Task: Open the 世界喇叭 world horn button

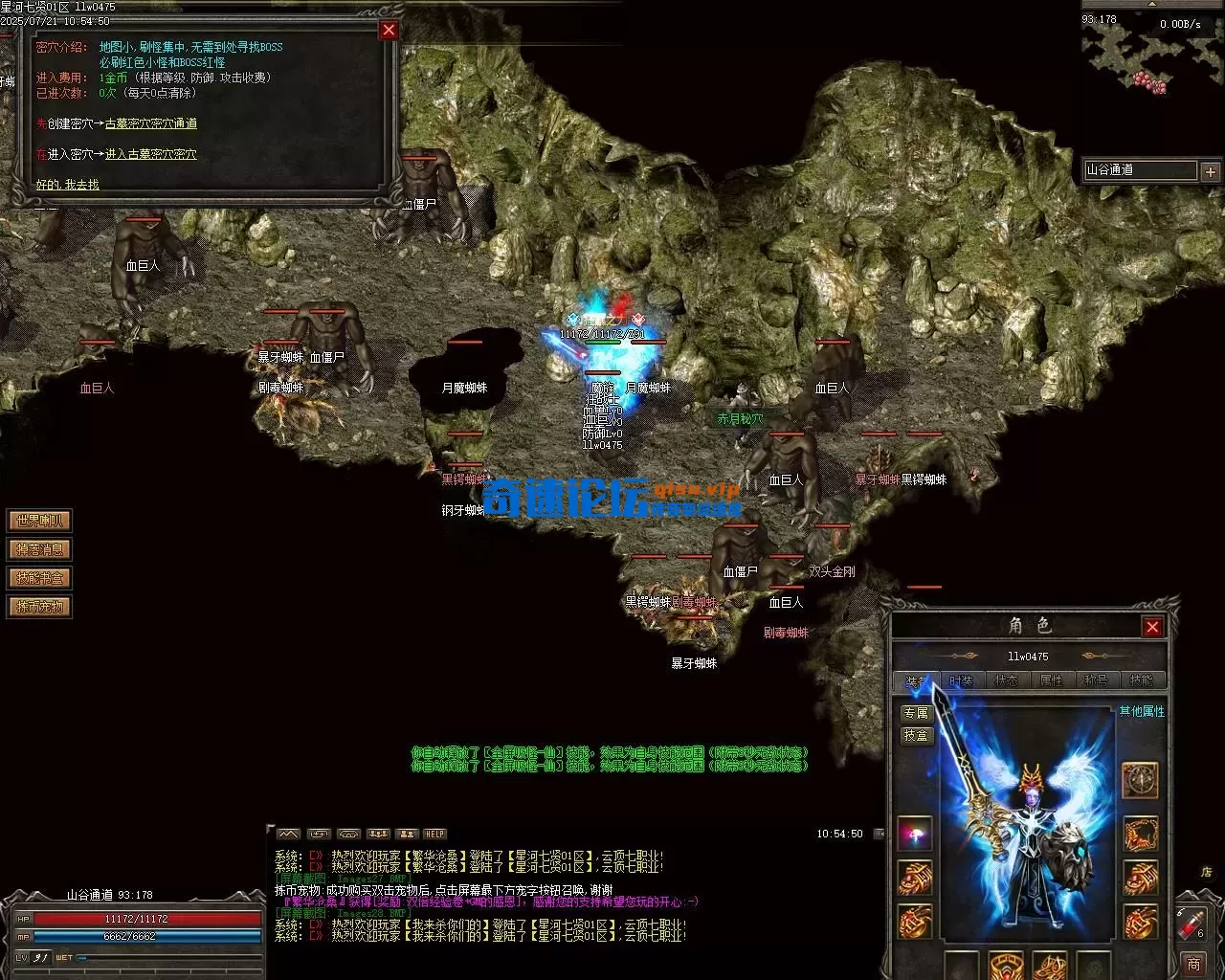Action: coord(39,521)
